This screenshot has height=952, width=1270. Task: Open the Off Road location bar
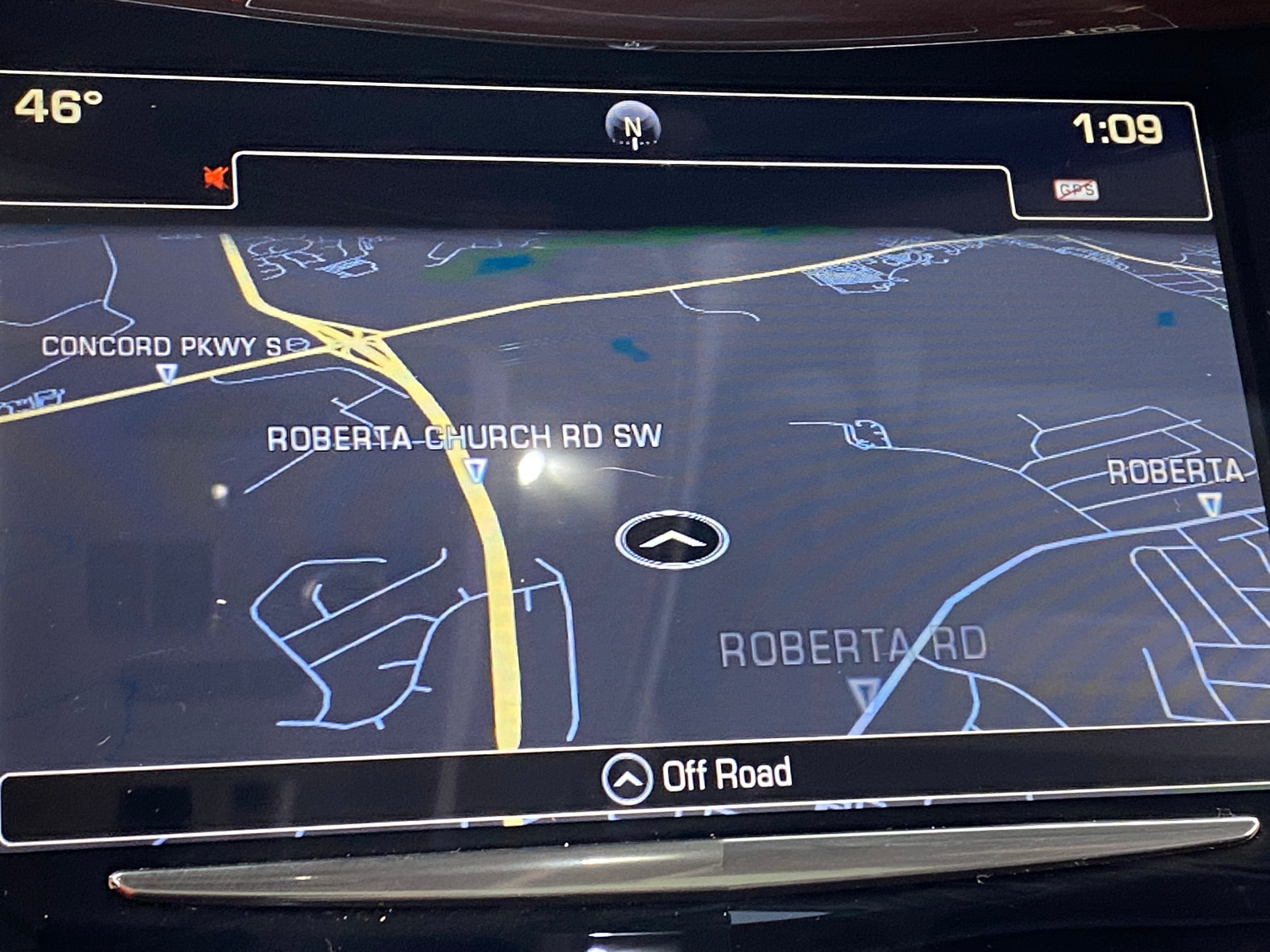[x=697, y=776]
